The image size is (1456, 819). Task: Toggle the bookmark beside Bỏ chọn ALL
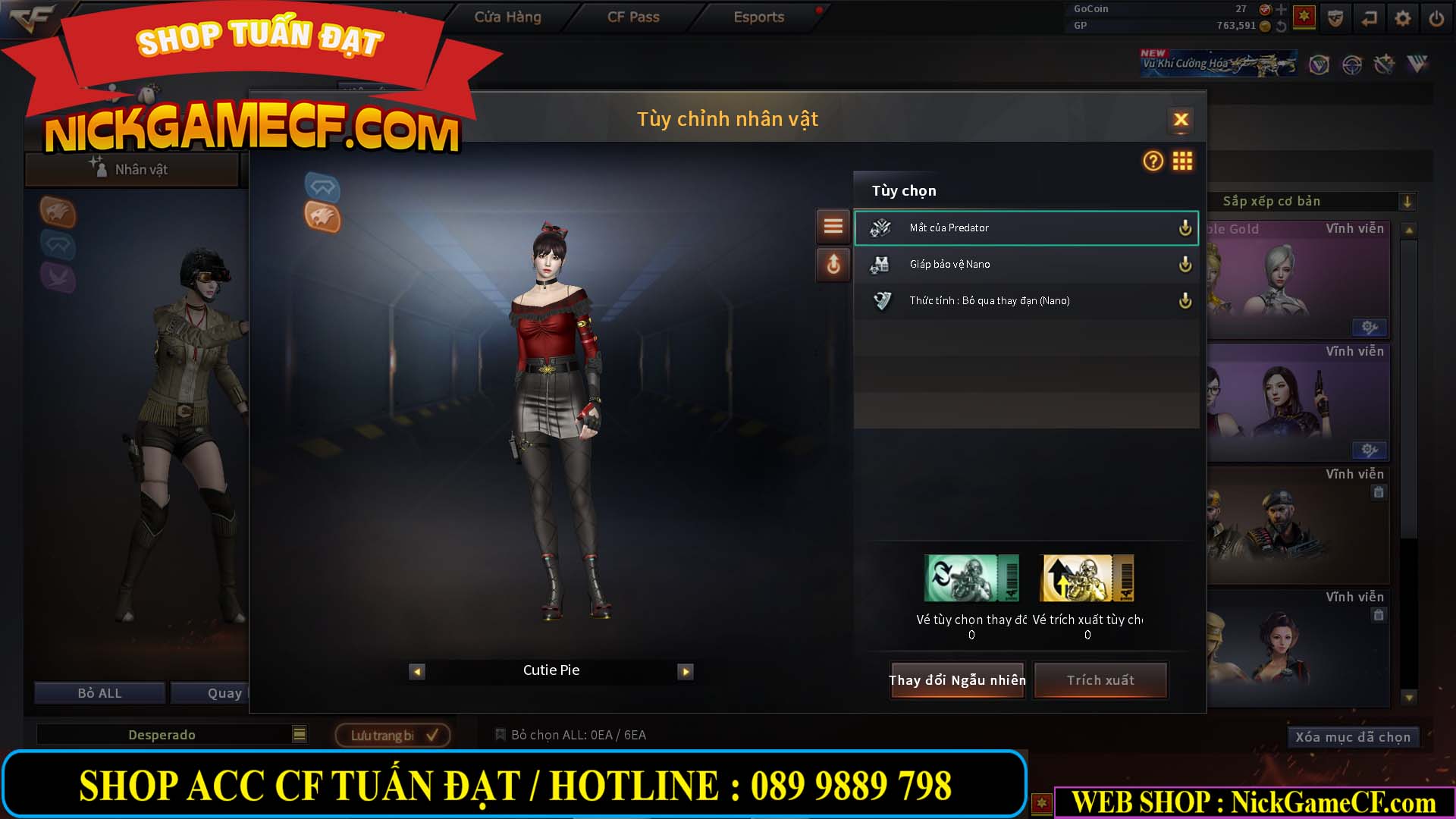coord(501,734)
